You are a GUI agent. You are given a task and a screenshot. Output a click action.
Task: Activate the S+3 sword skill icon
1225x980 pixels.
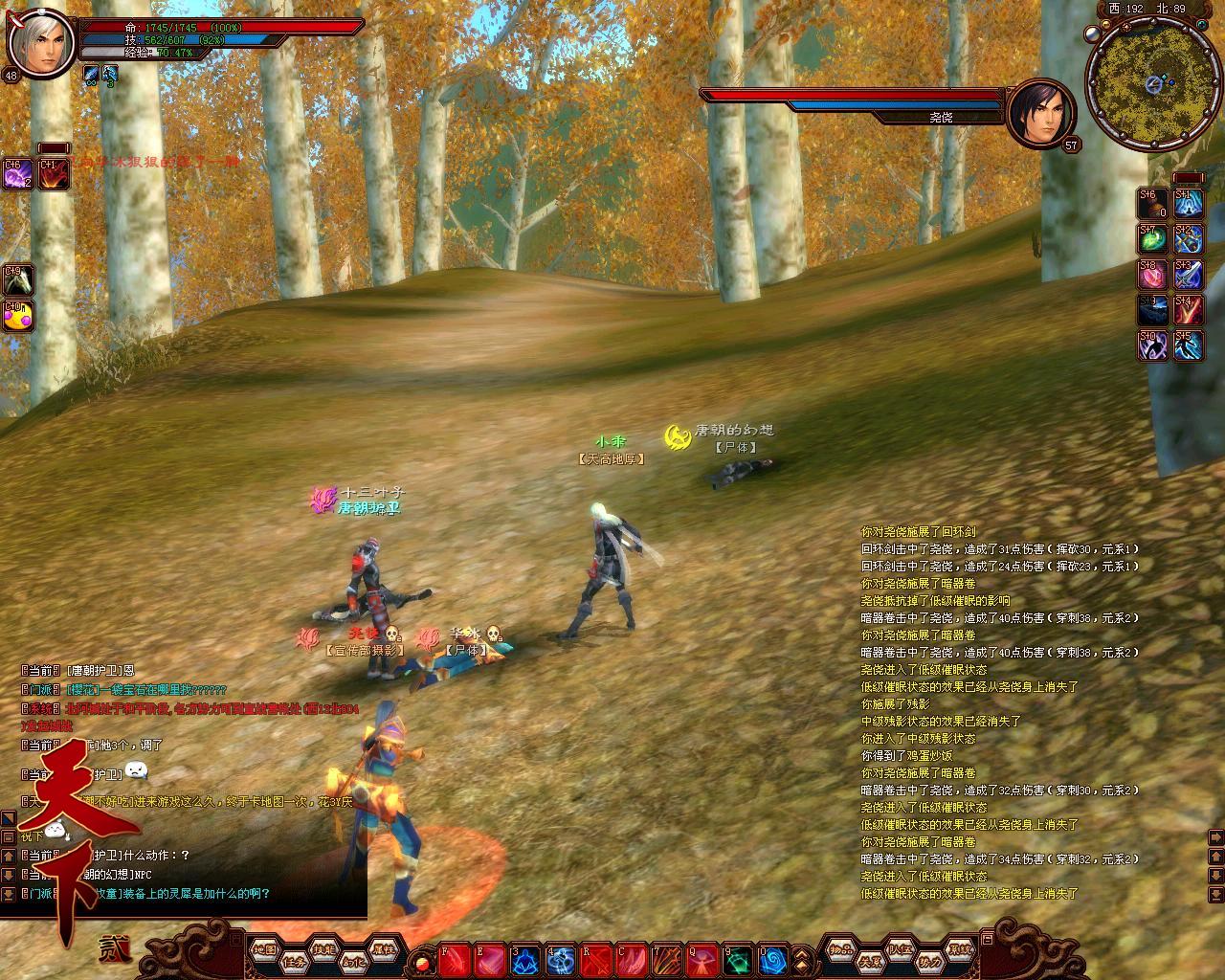click(x=1189, y=274)
